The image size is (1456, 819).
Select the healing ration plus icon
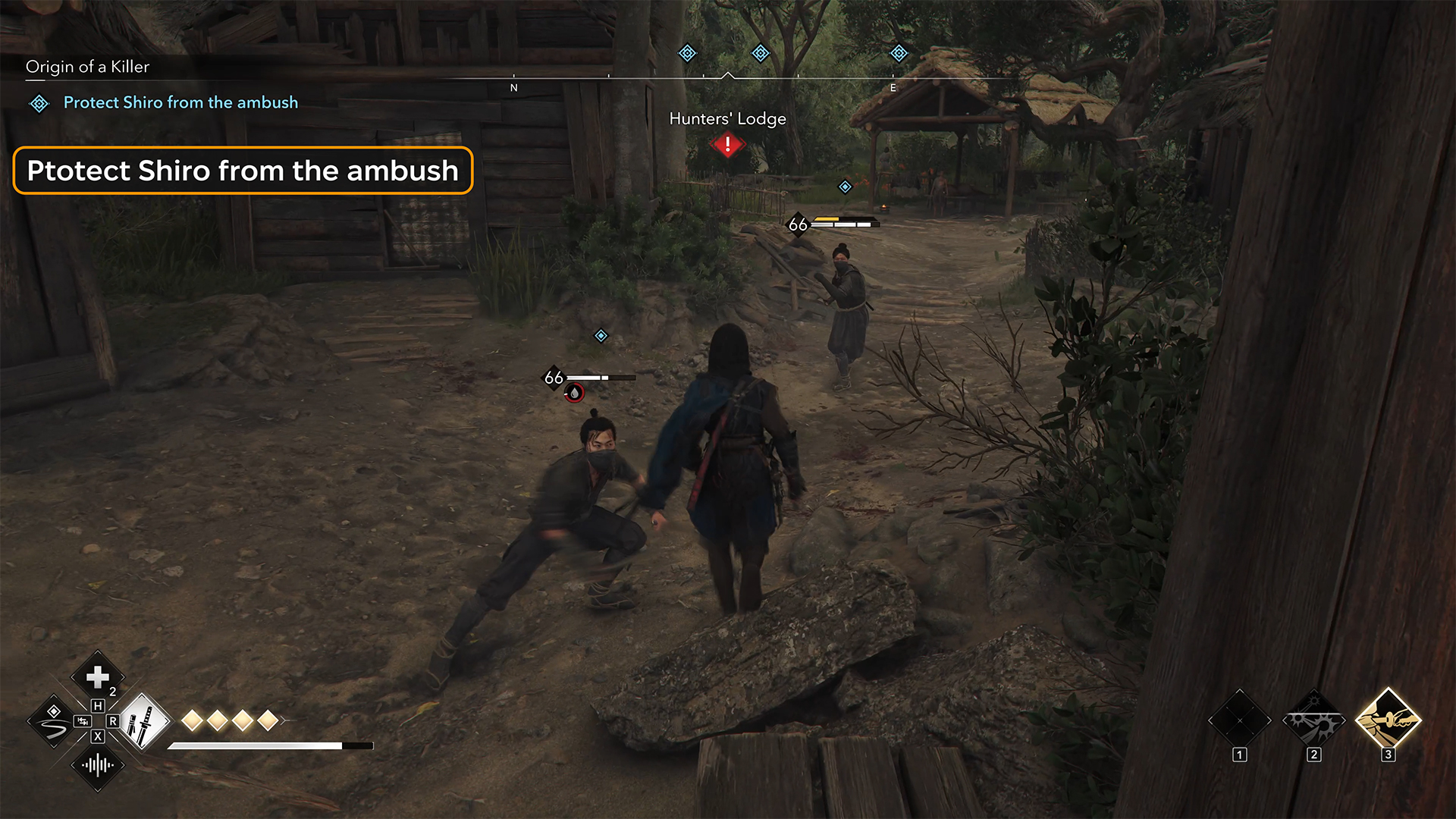click(98, 676)
